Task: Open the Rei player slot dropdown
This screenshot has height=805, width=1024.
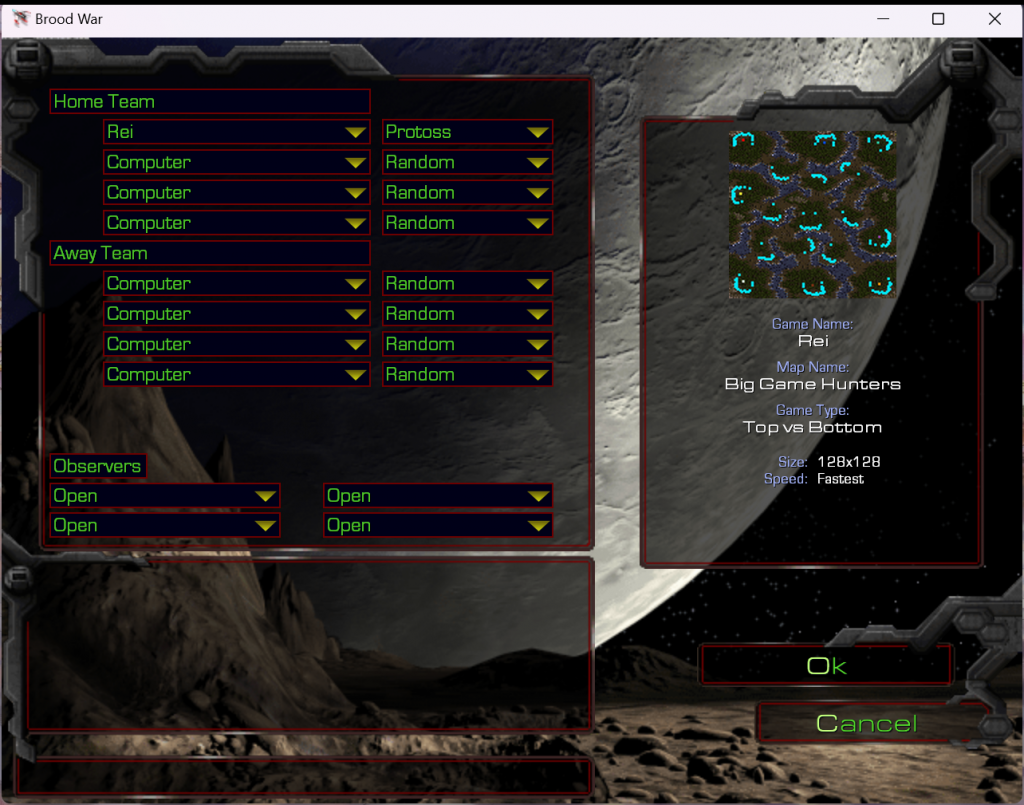Action: (236, 132)
